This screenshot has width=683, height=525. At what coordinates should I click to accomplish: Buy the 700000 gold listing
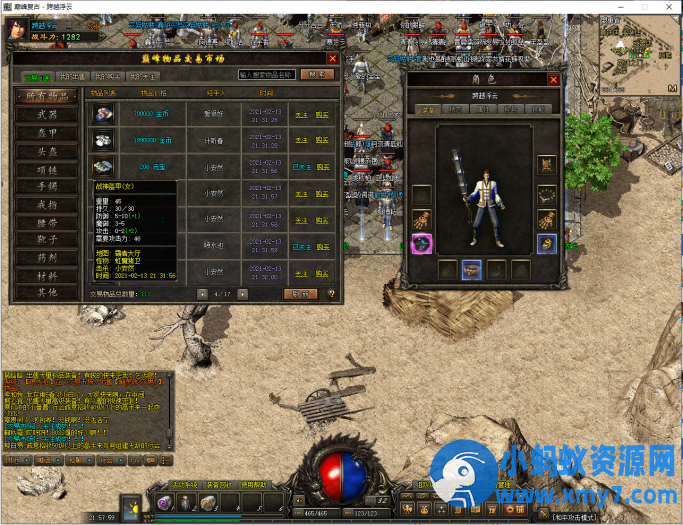pos(322,114)
